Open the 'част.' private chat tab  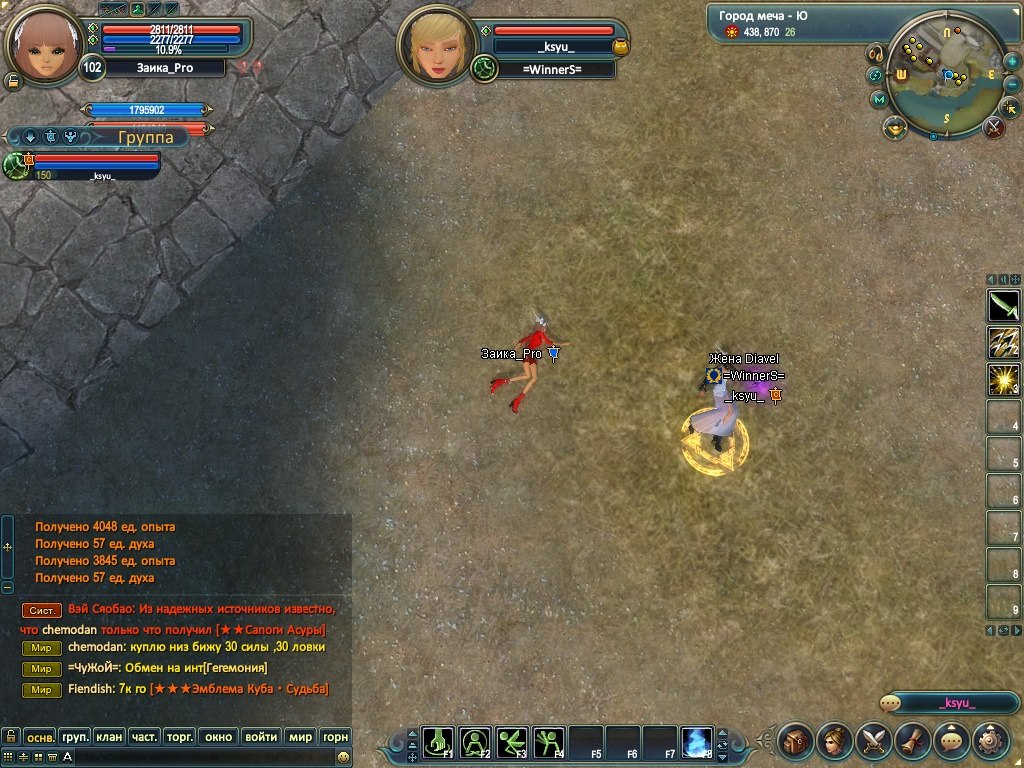click(144, 737)
